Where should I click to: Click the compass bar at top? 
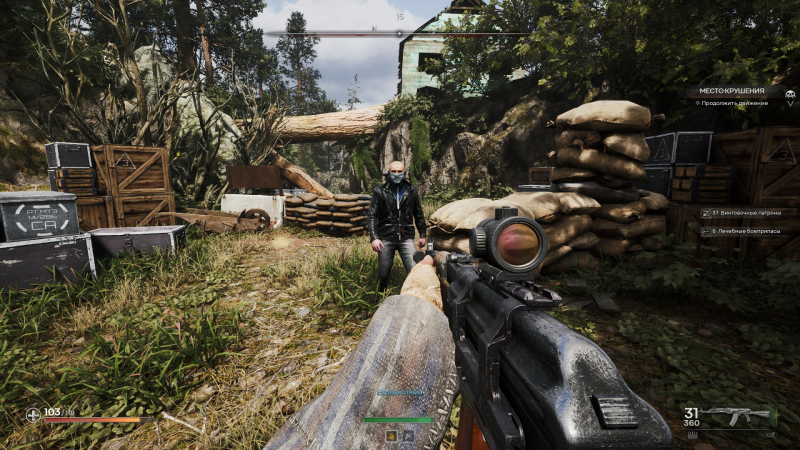400,33
